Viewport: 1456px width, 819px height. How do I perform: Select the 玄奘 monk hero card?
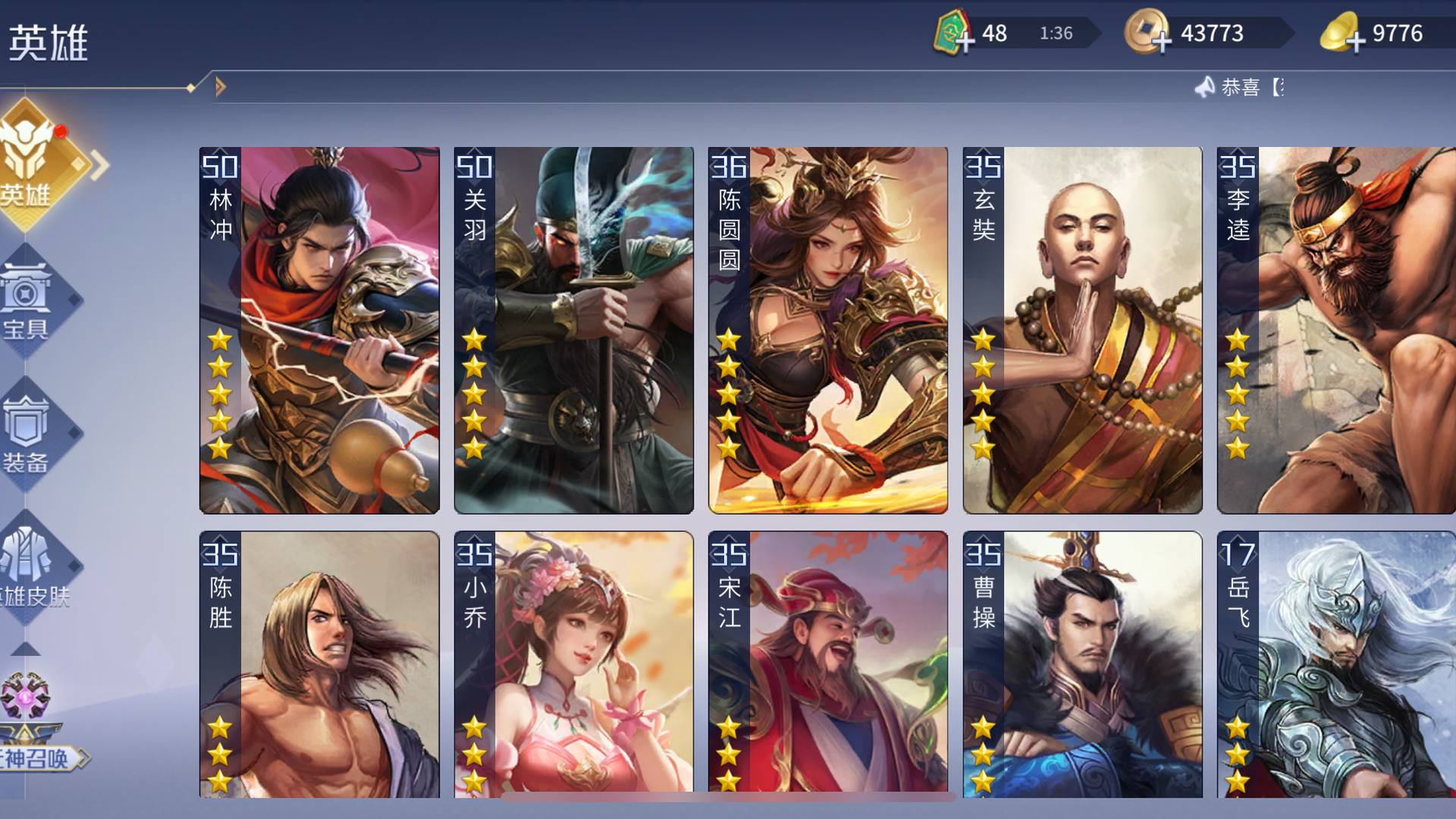tap(1082, 330)
